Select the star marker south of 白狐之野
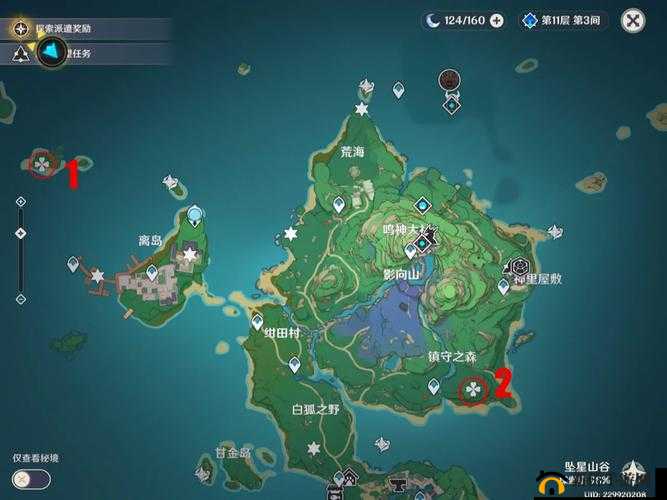 click(314, 447)
